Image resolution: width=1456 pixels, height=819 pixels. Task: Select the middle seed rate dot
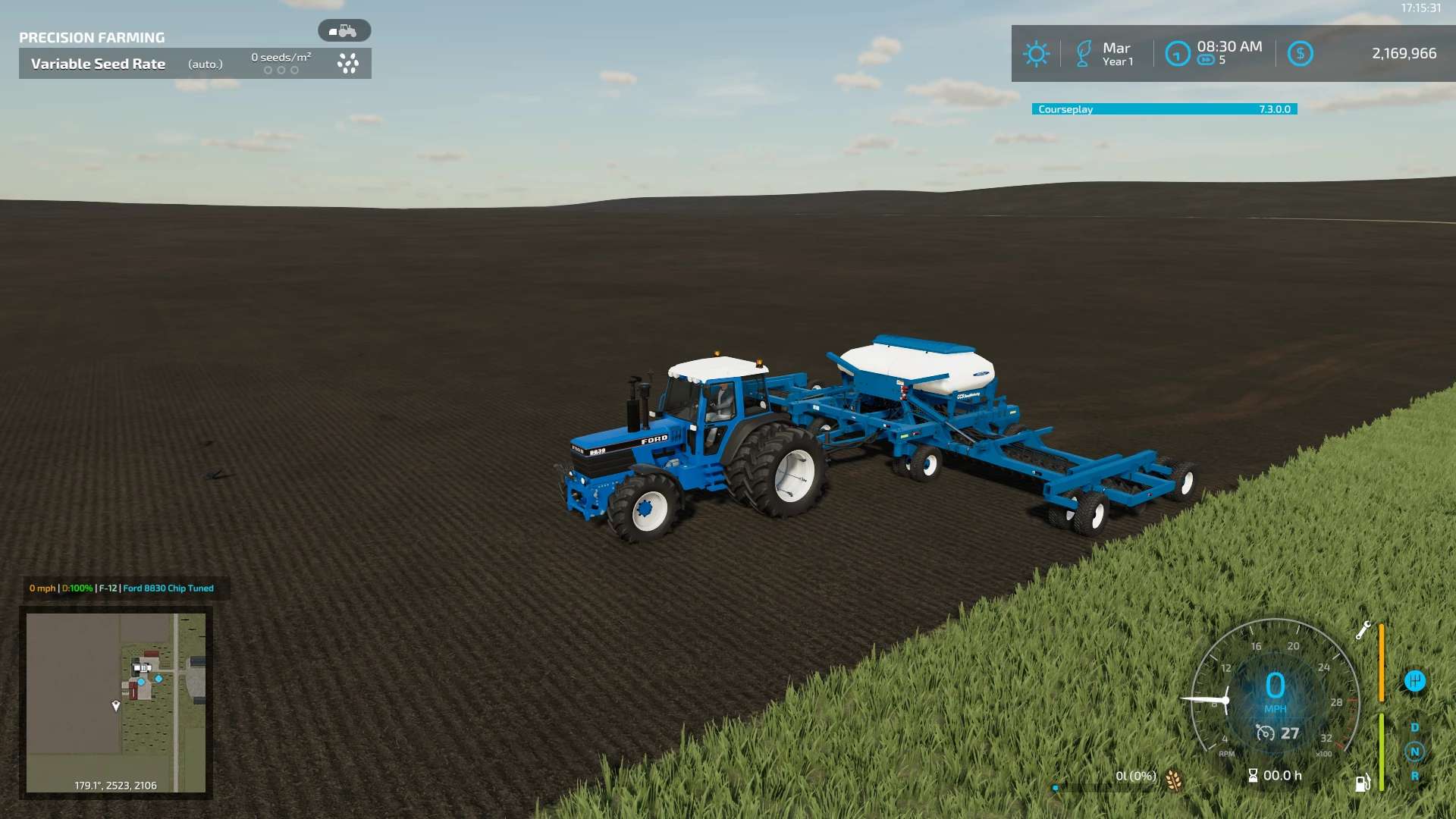tap(281, 70)
